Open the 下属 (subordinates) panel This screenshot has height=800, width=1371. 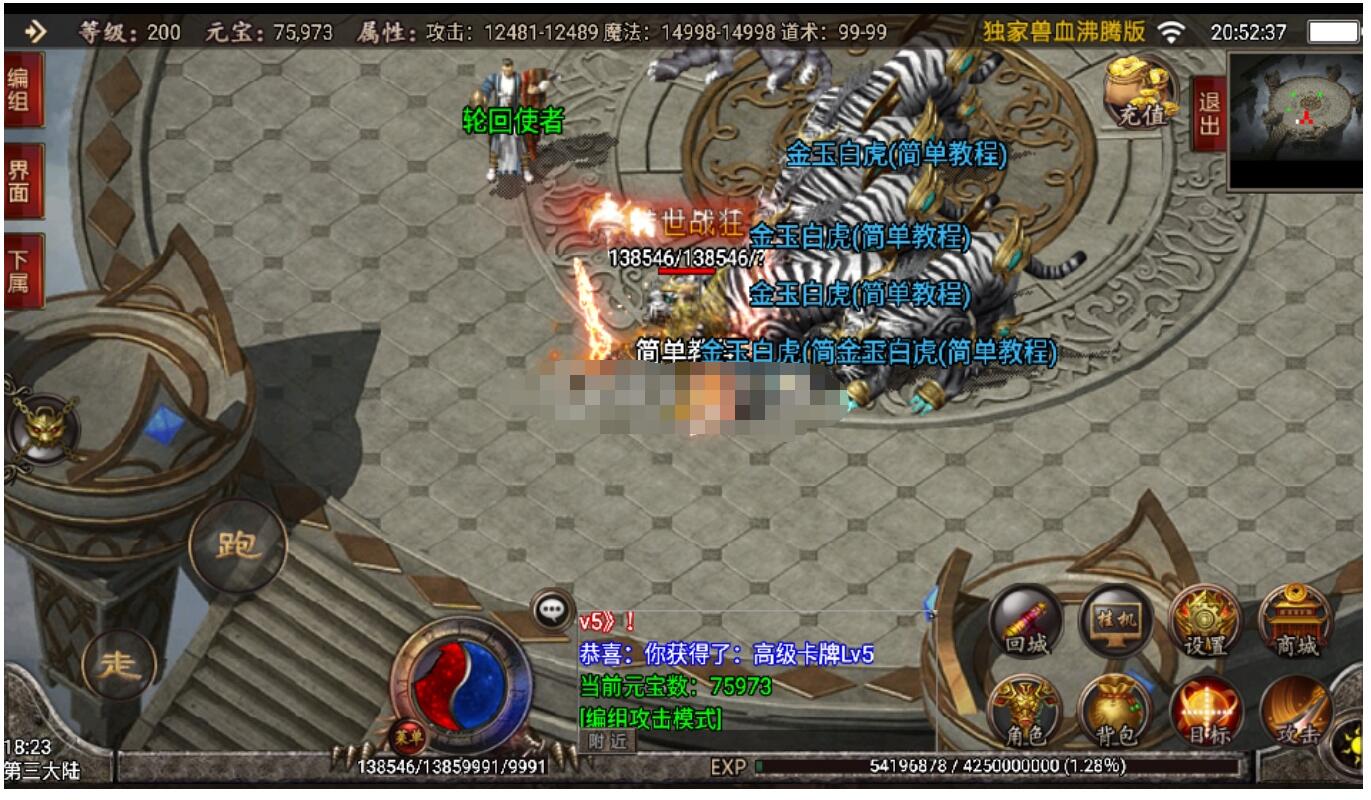coord(22,271)
